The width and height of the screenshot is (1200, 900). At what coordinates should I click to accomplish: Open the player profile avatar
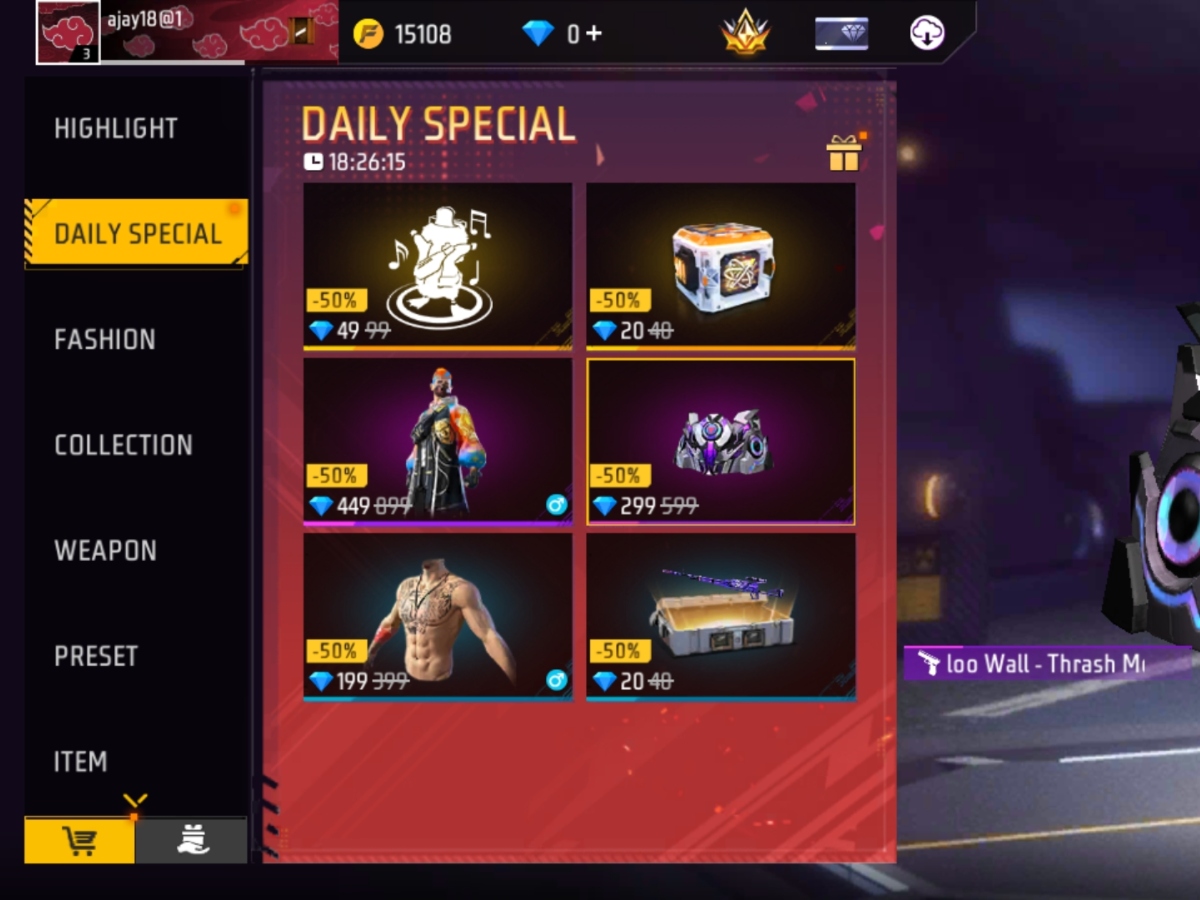click(x=68, y=32)
